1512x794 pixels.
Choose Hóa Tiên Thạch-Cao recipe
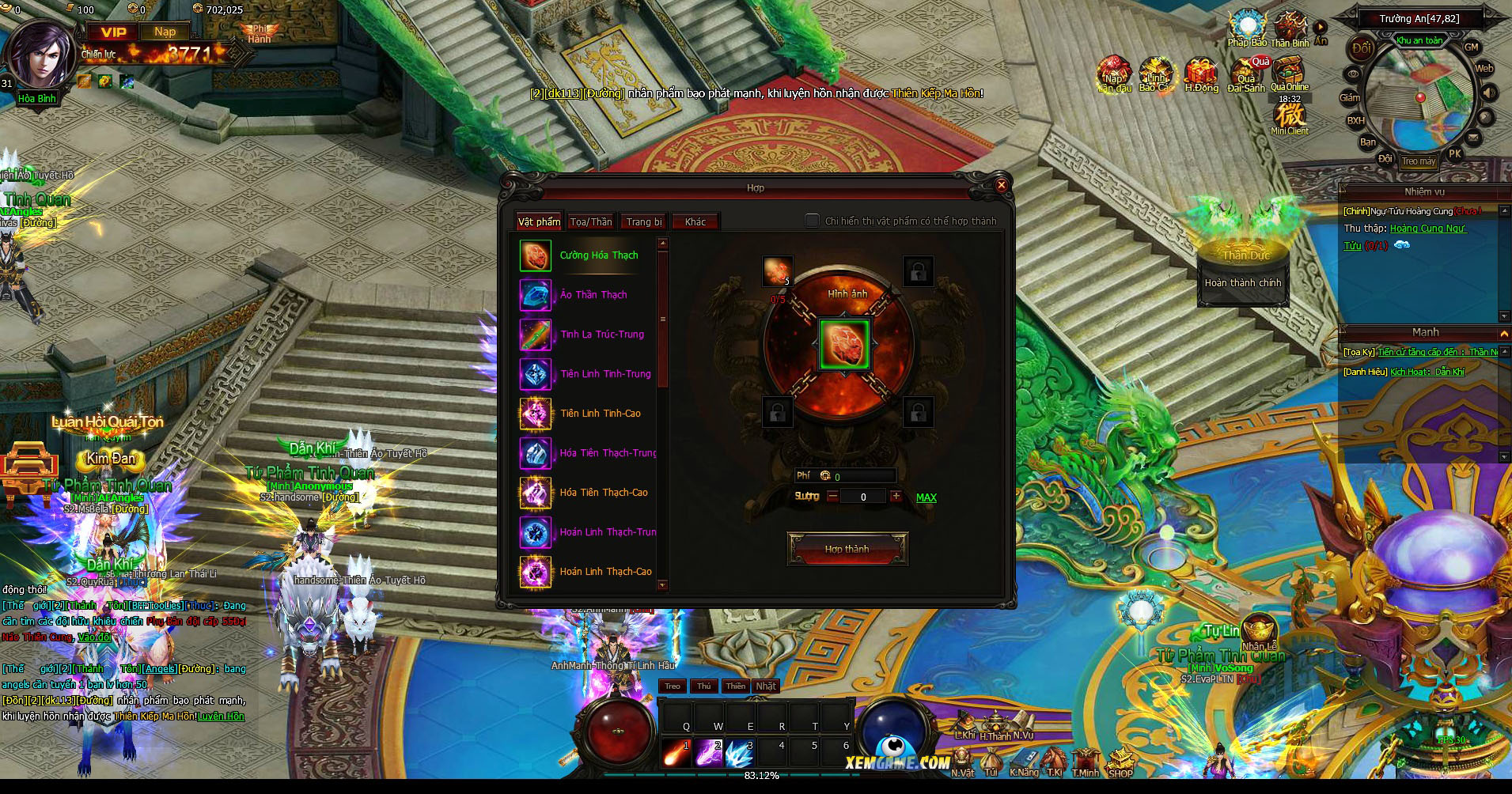tap(603, 493)
